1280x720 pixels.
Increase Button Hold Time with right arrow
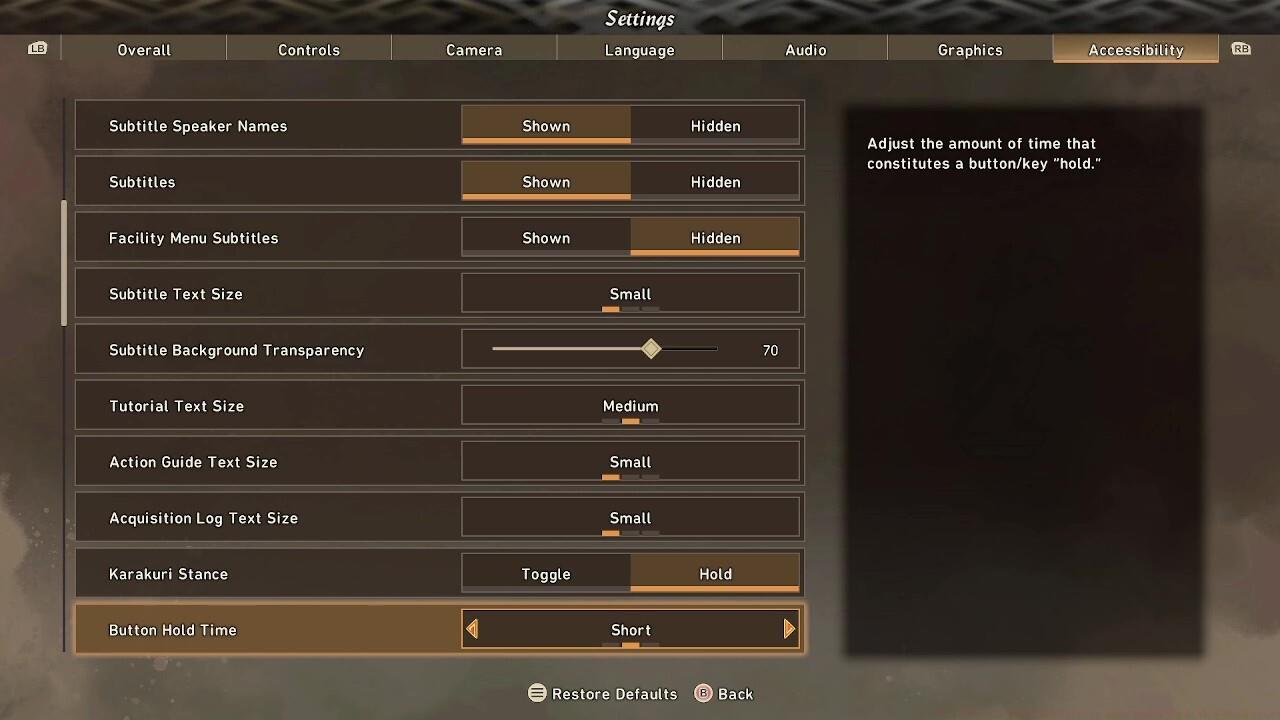pyautogui.click(x=789, y=629)
